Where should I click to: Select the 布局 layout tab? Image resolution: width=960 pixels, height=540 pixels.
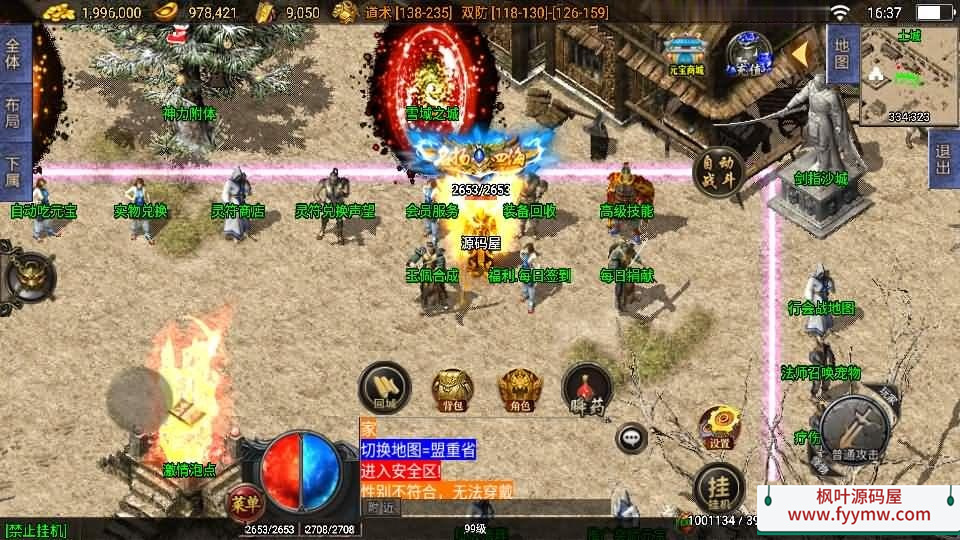[14, 110]
